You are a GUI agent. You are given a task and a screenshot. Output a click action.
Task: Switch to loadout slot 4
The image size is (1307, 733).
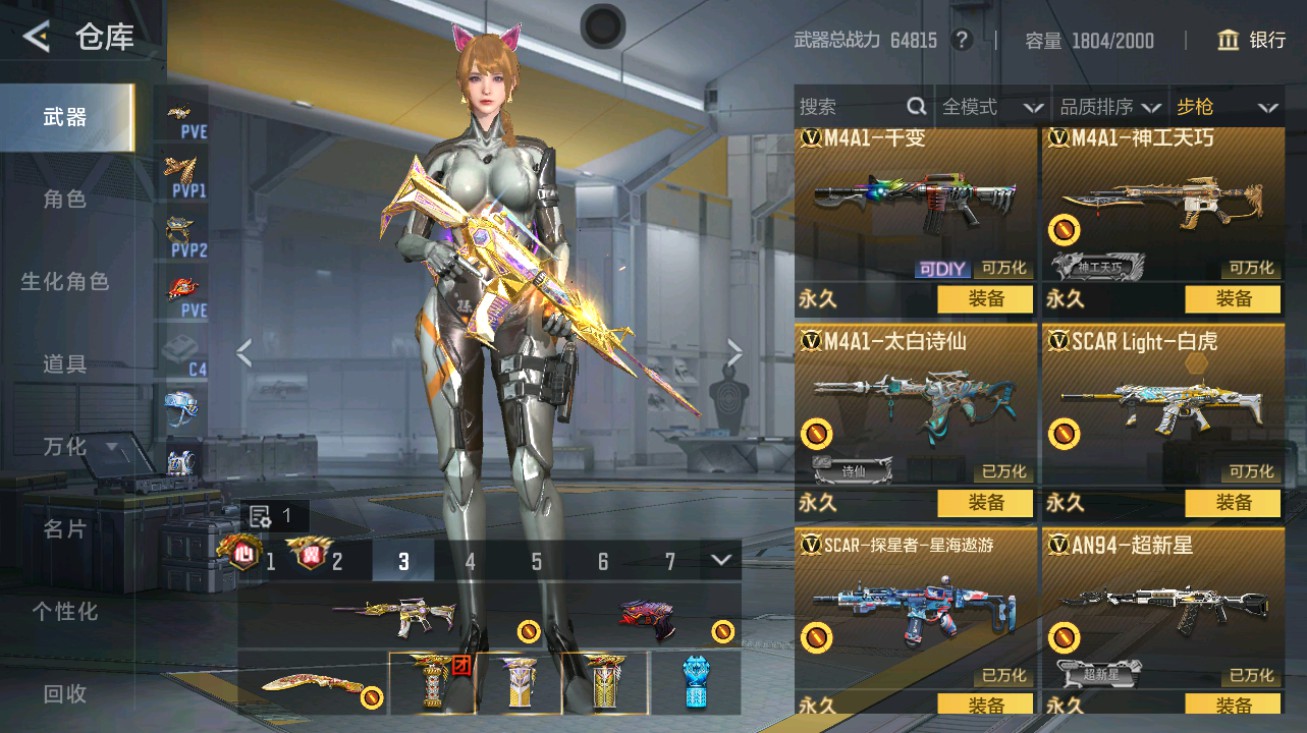470,561
